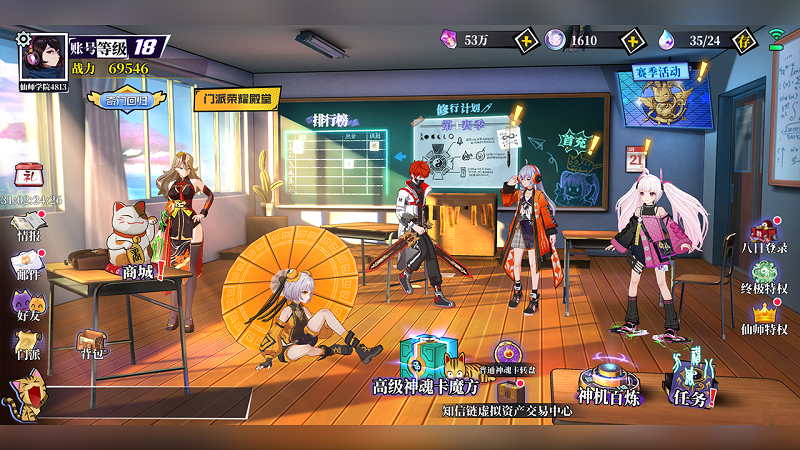Open the 情报 intel menu

coord(27,225)
